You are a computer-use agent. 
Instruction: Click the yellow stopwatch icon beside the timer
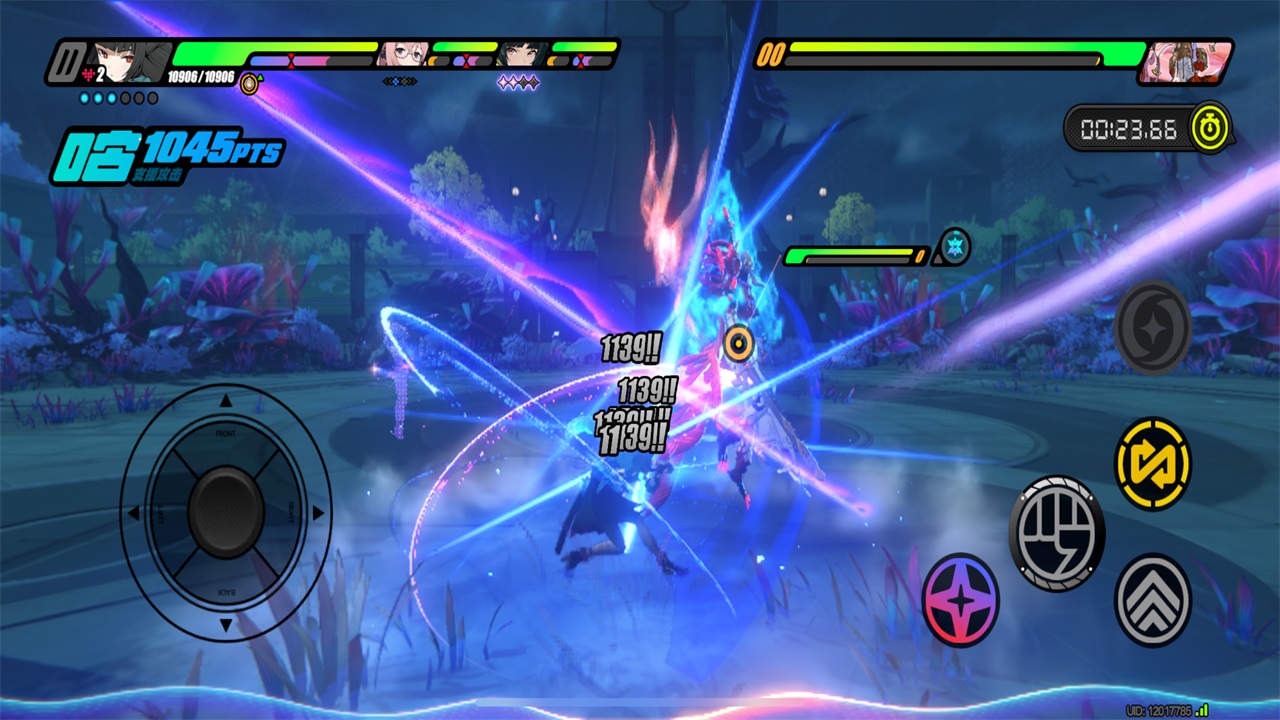point(1211,128)
